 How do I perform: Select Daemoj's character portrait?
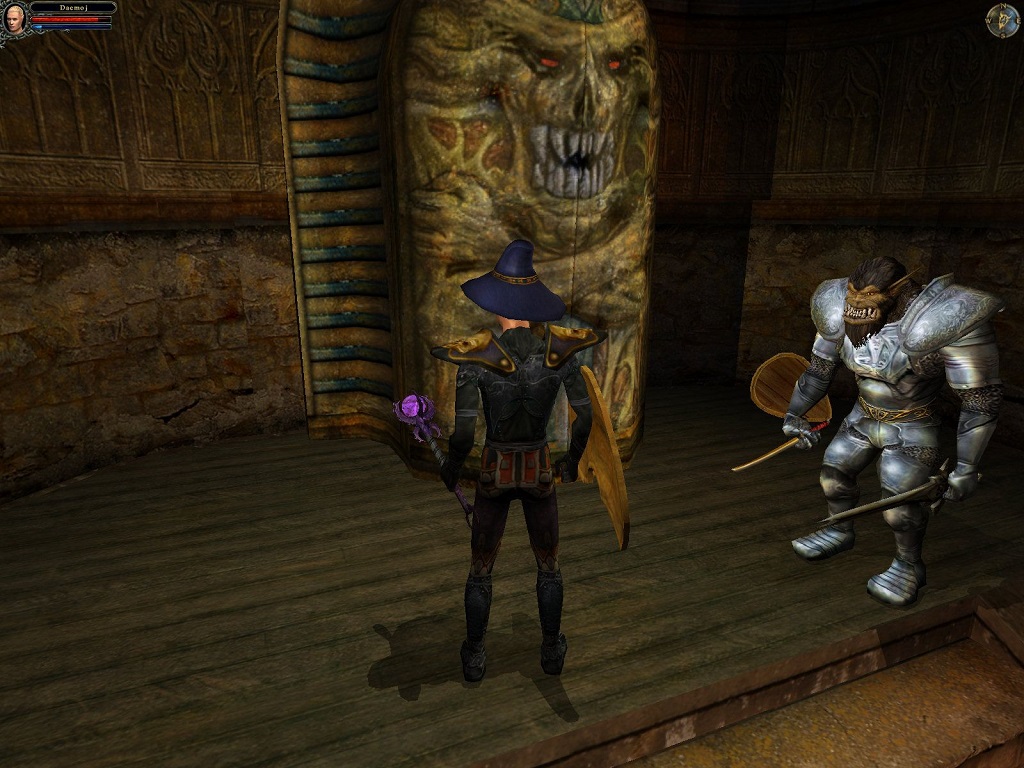tap(15, 17)
